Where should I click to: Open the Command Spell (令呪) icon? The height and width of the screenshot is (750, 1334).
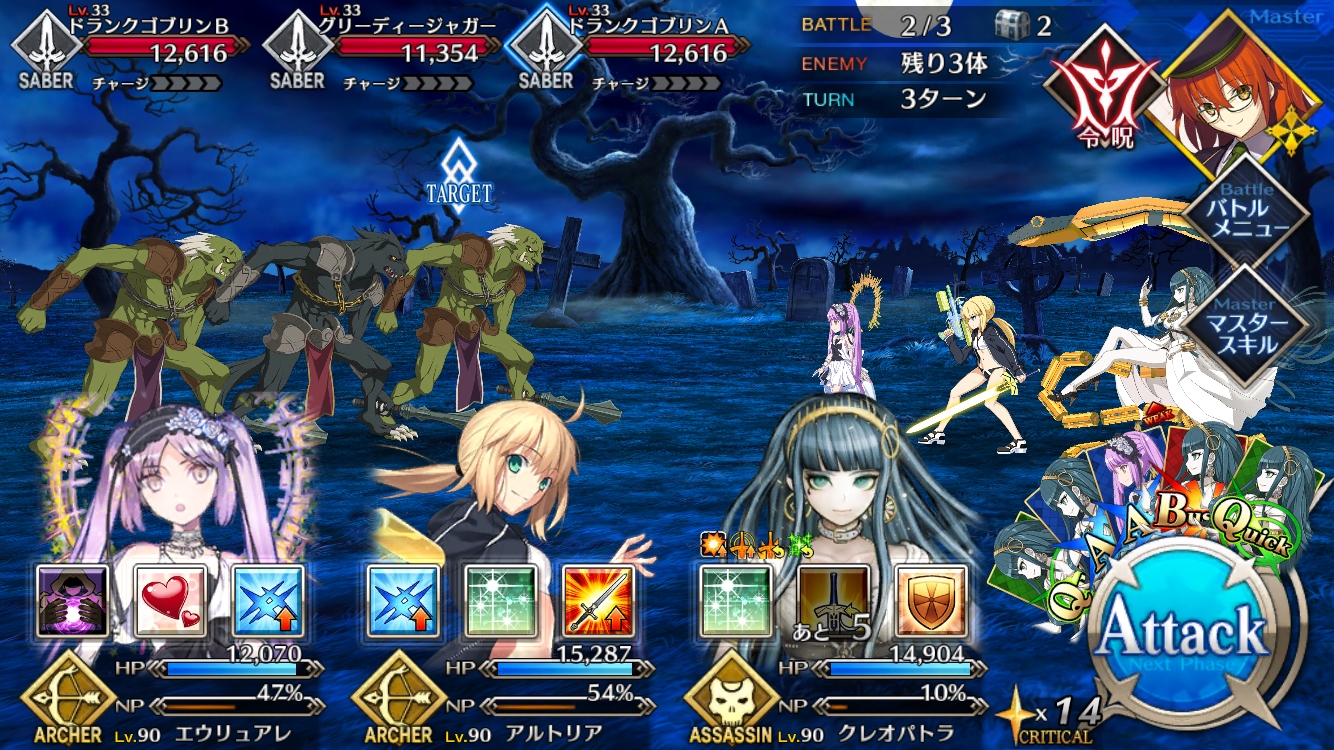[1093, 94]
